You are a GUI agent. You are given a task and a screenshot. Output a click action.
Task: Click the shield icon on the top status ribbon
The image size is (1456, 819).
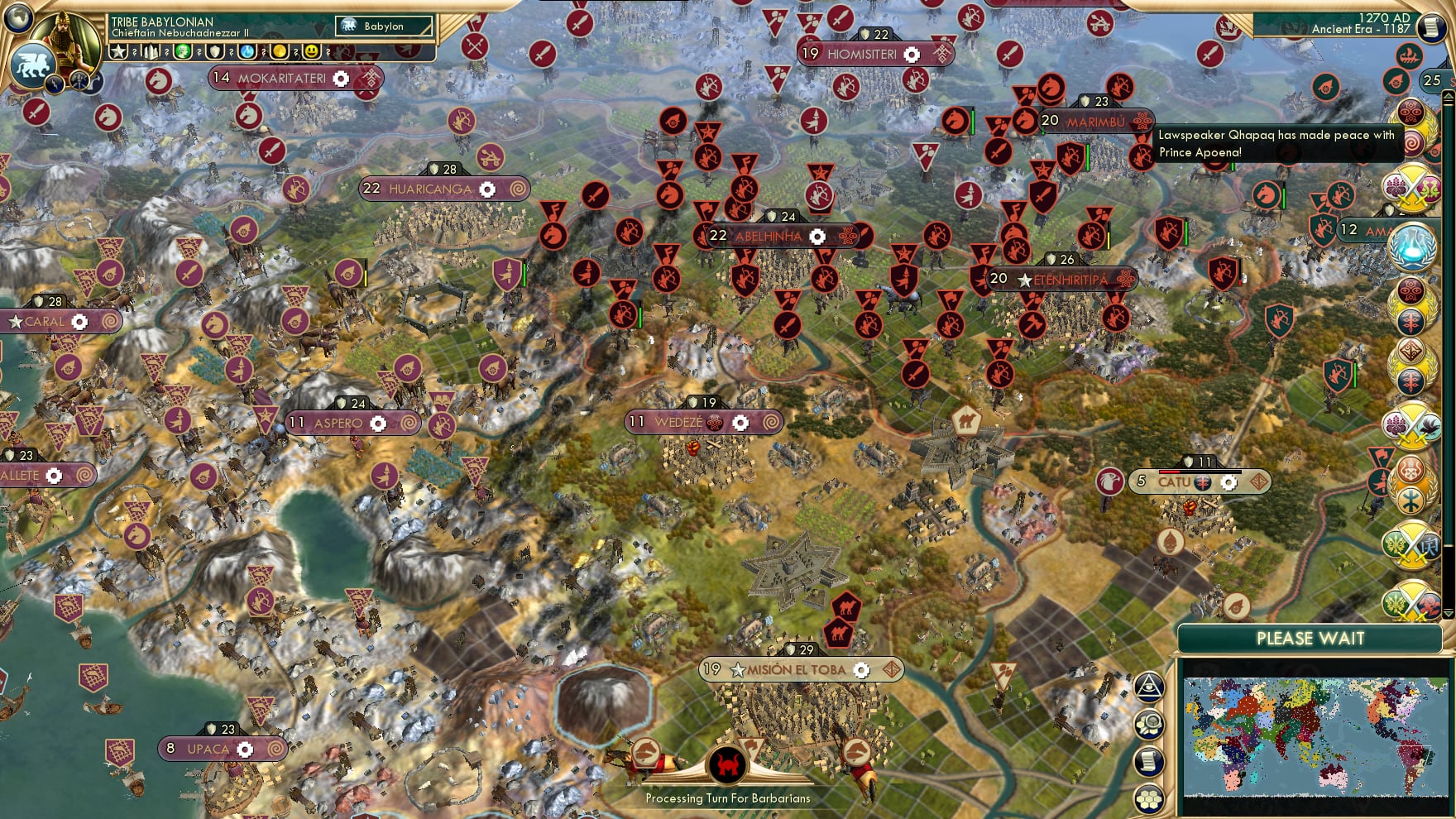coord(215,51)
